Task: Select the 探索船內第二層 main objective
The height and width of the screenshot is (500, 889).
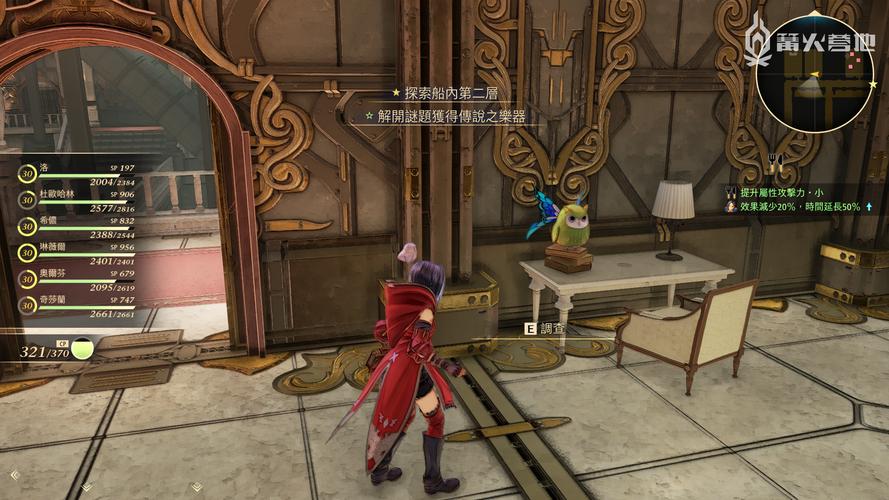Action: (444, 92)
